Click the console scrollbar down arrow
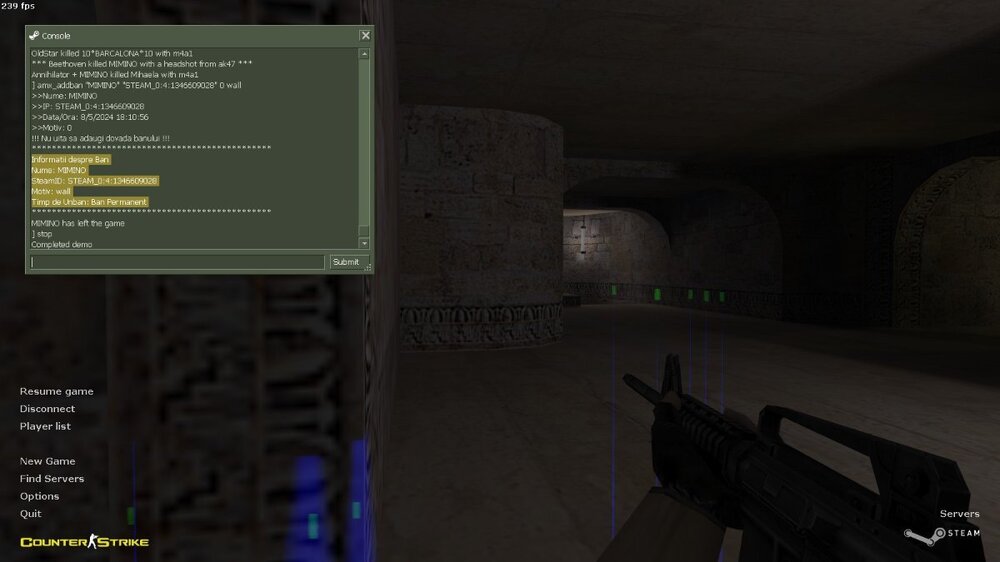This screenshot has width=1000, height=562. pos(364,243)
